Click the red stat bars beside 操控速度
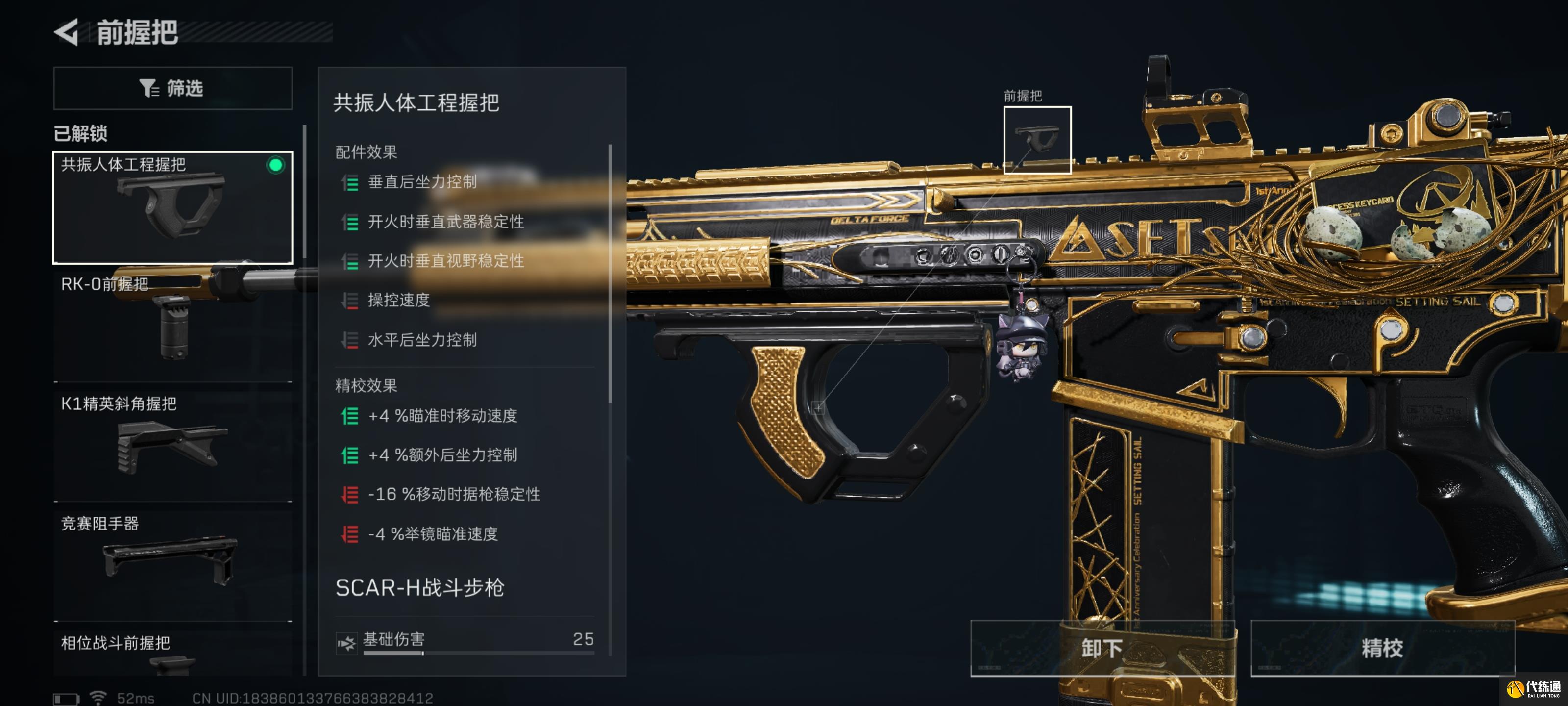The image size is (1568, 706). tap(349, 301)
